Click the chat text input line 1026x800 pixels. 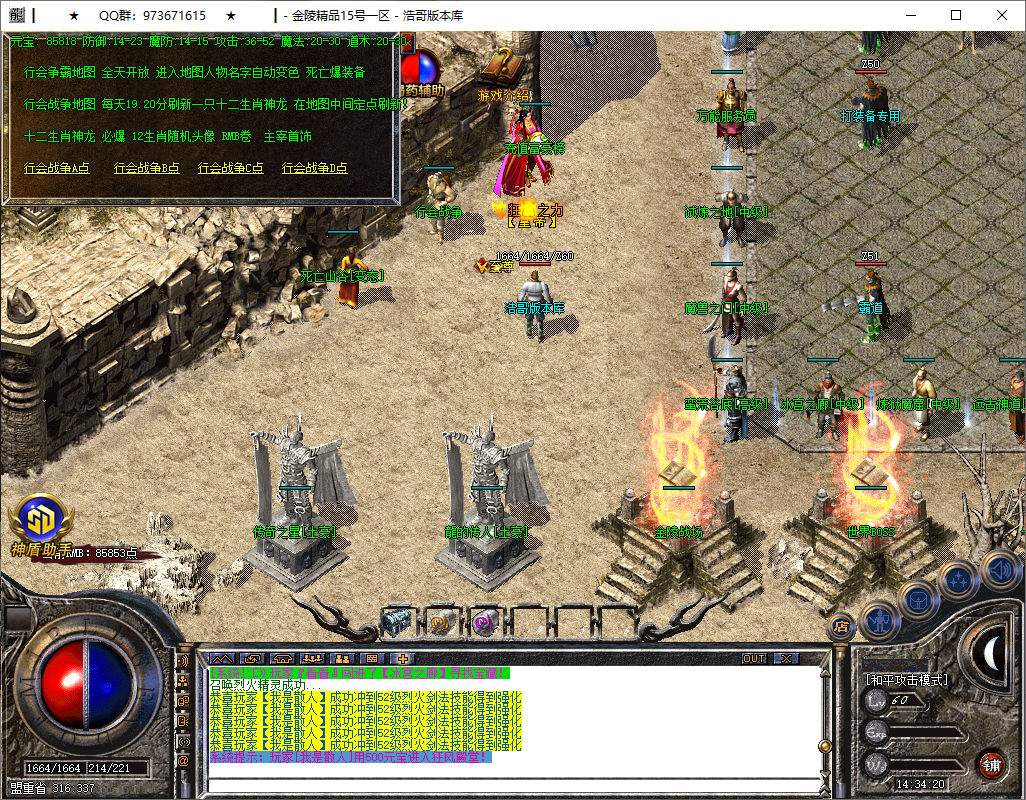tap(510, 784)
